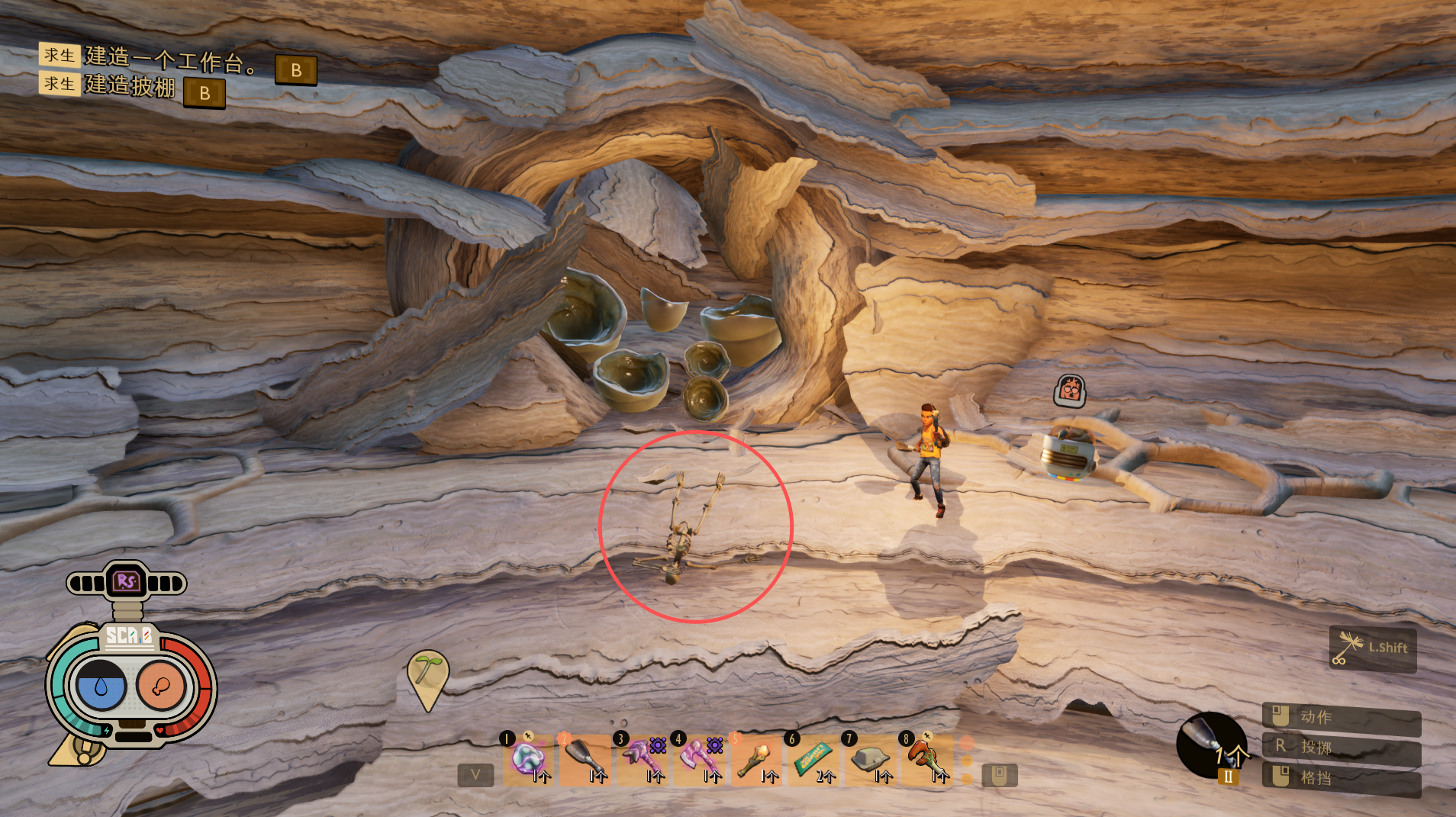Choose the torch in hotbar slot 5
The image size is (1456, 817).
pyautogui.click(x=757, y=760)
